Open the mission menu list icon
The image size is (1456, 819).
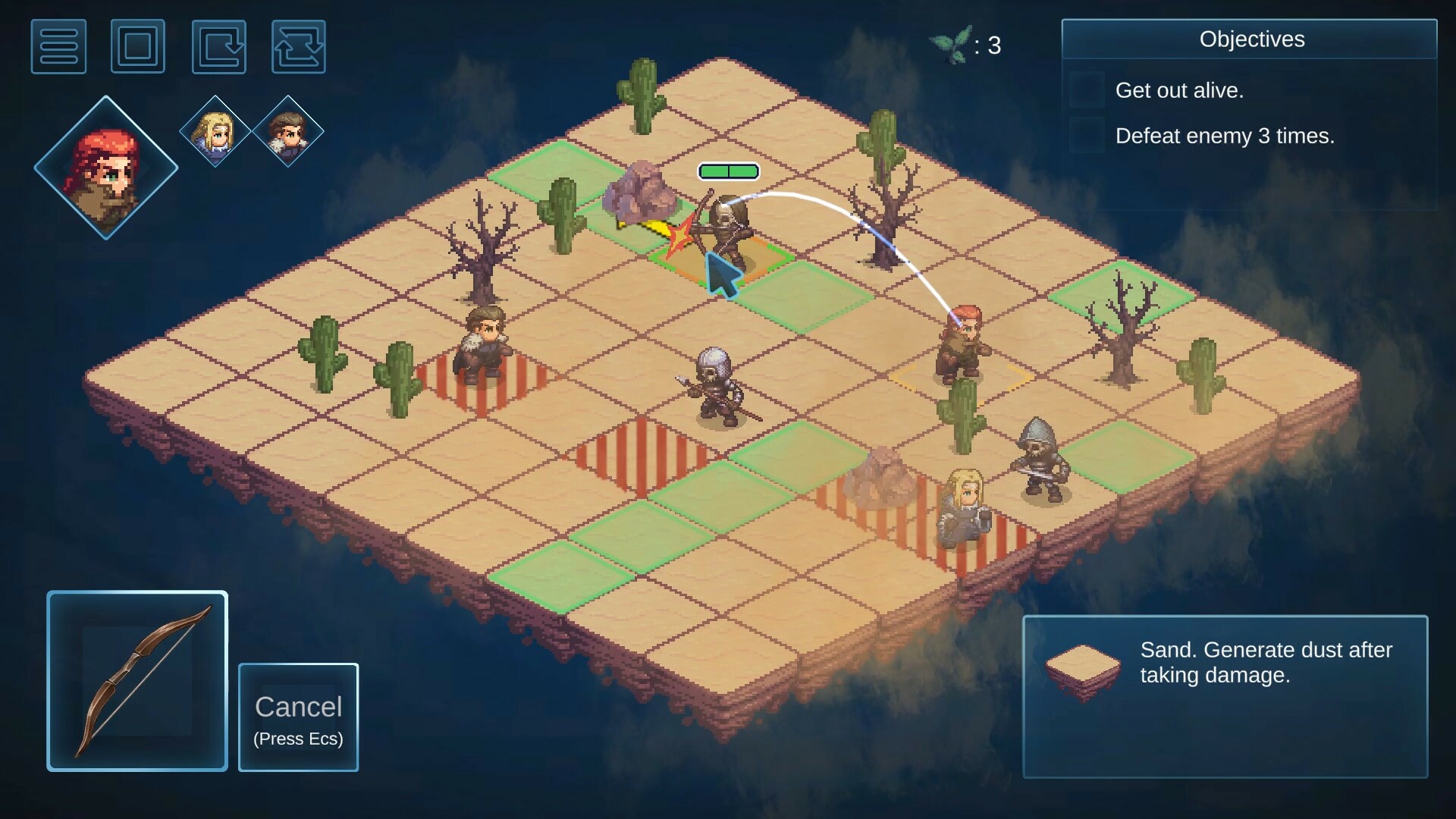(x=59, y=46)
